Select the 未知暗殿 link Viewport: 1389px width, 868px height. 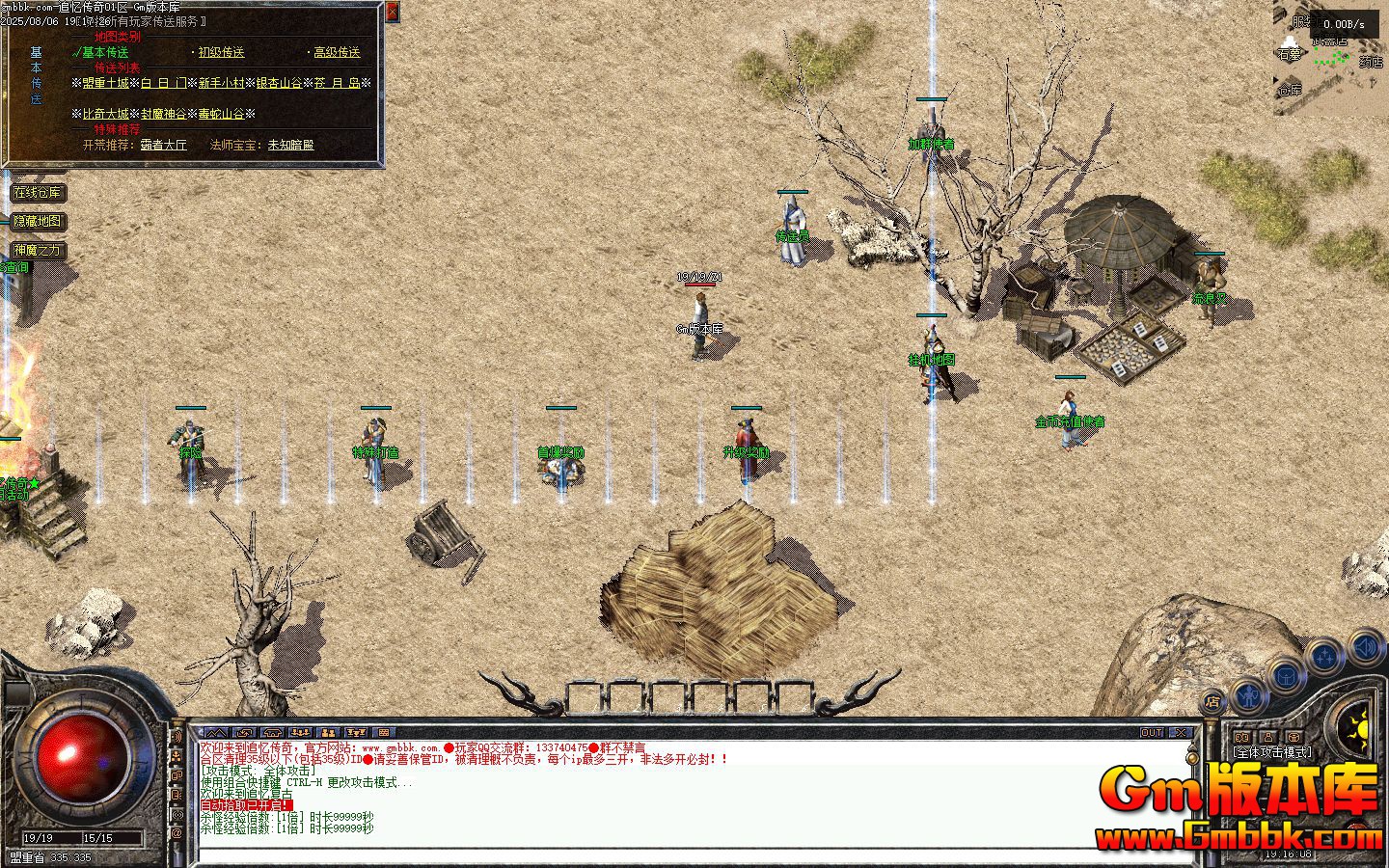(x=290, y=145)
